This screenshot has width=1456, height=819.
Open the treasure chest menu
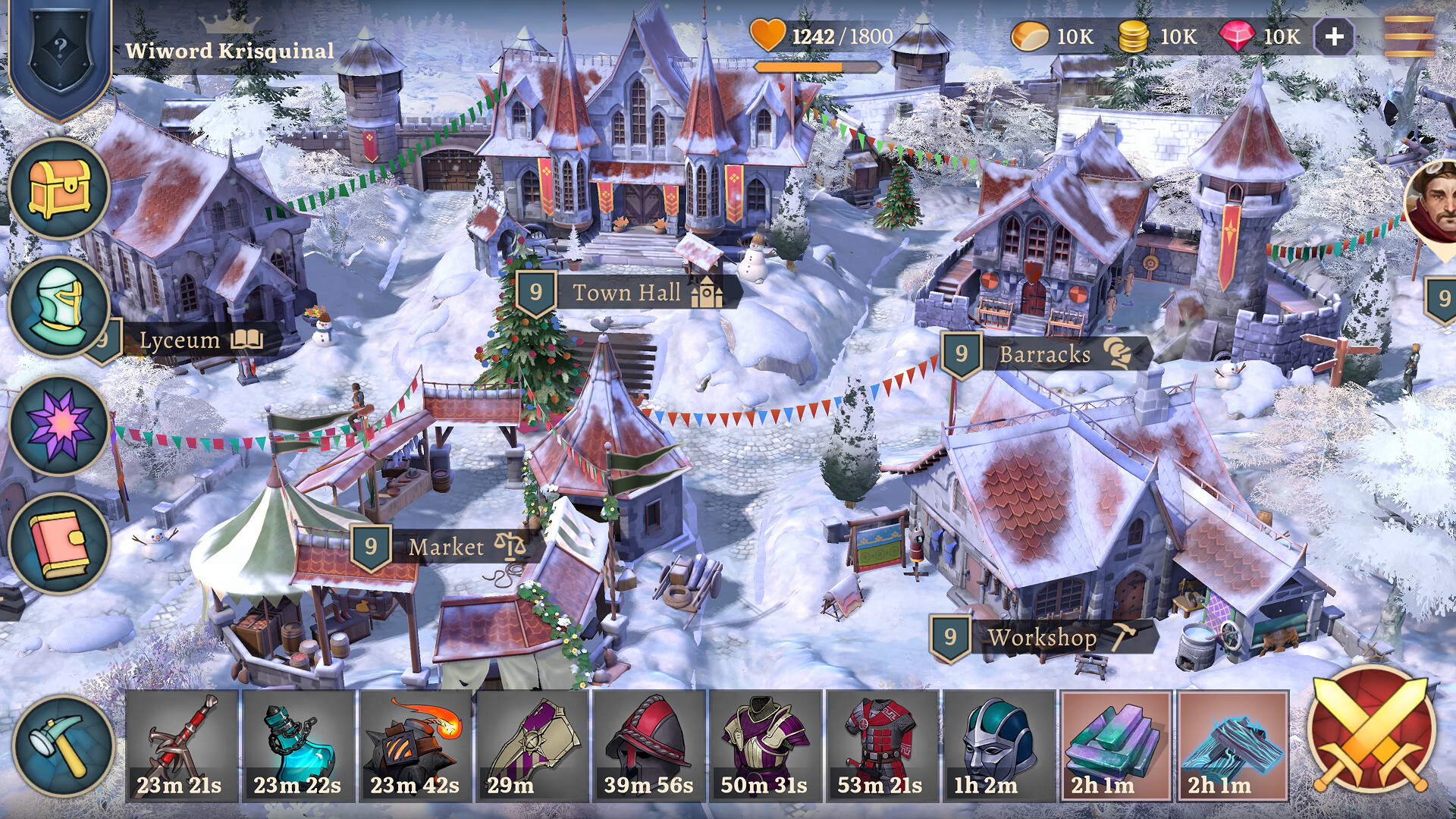59,189
